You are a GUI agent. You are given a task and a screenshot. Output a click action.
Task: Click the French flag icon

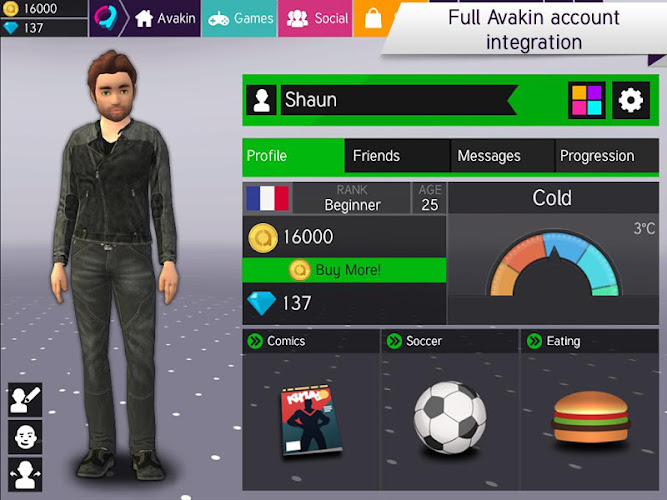267,198
